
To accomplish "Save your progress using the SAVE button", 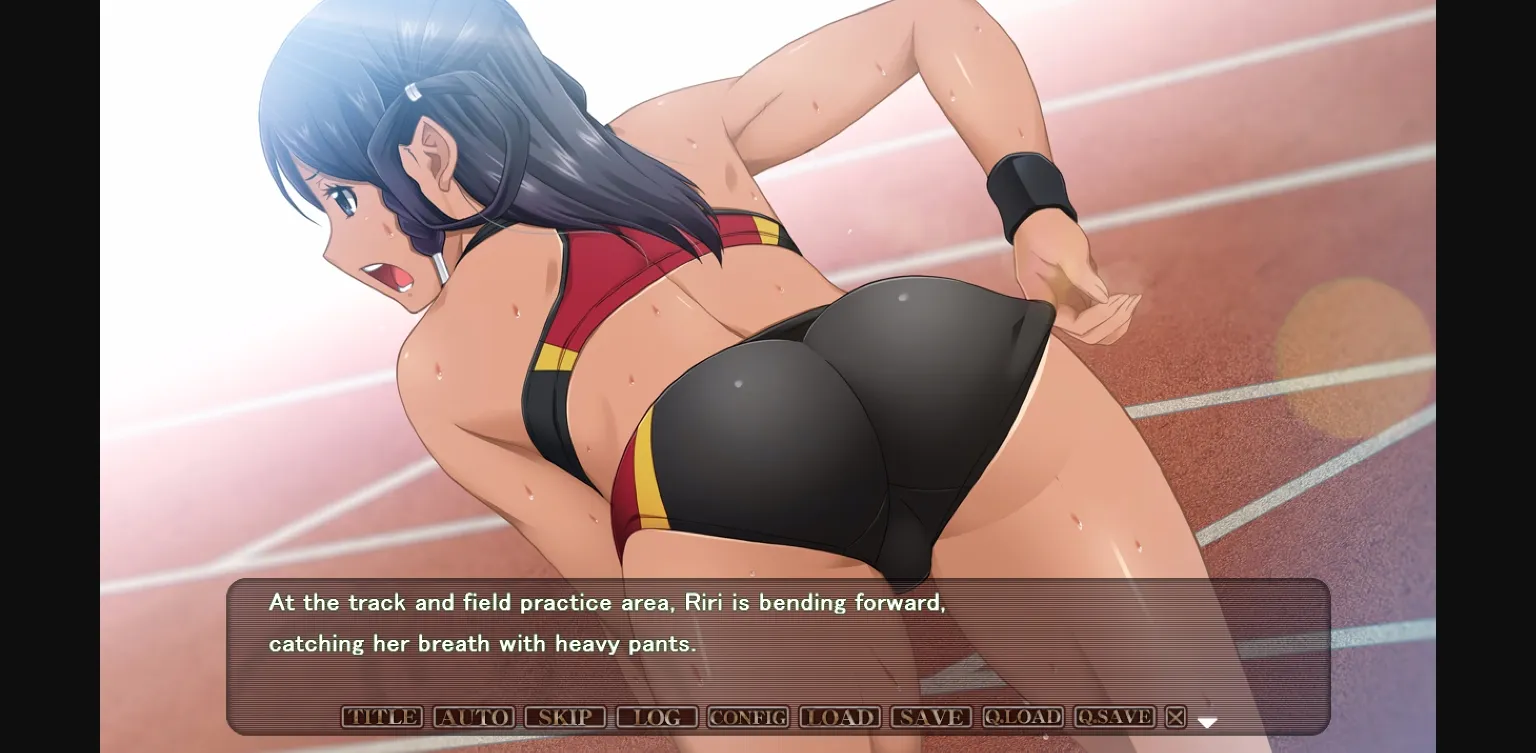I will 930,717.
